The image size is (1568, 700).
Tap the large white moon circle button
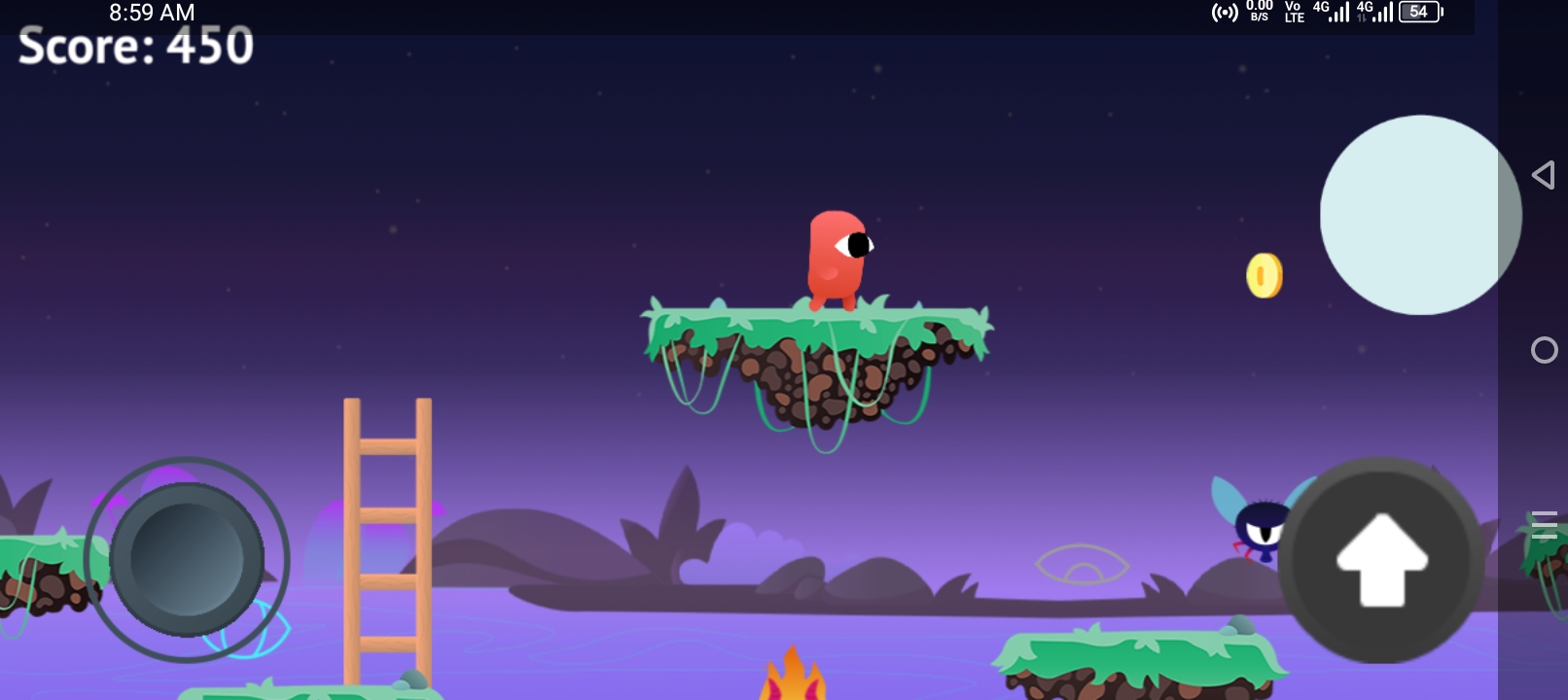1420,215
